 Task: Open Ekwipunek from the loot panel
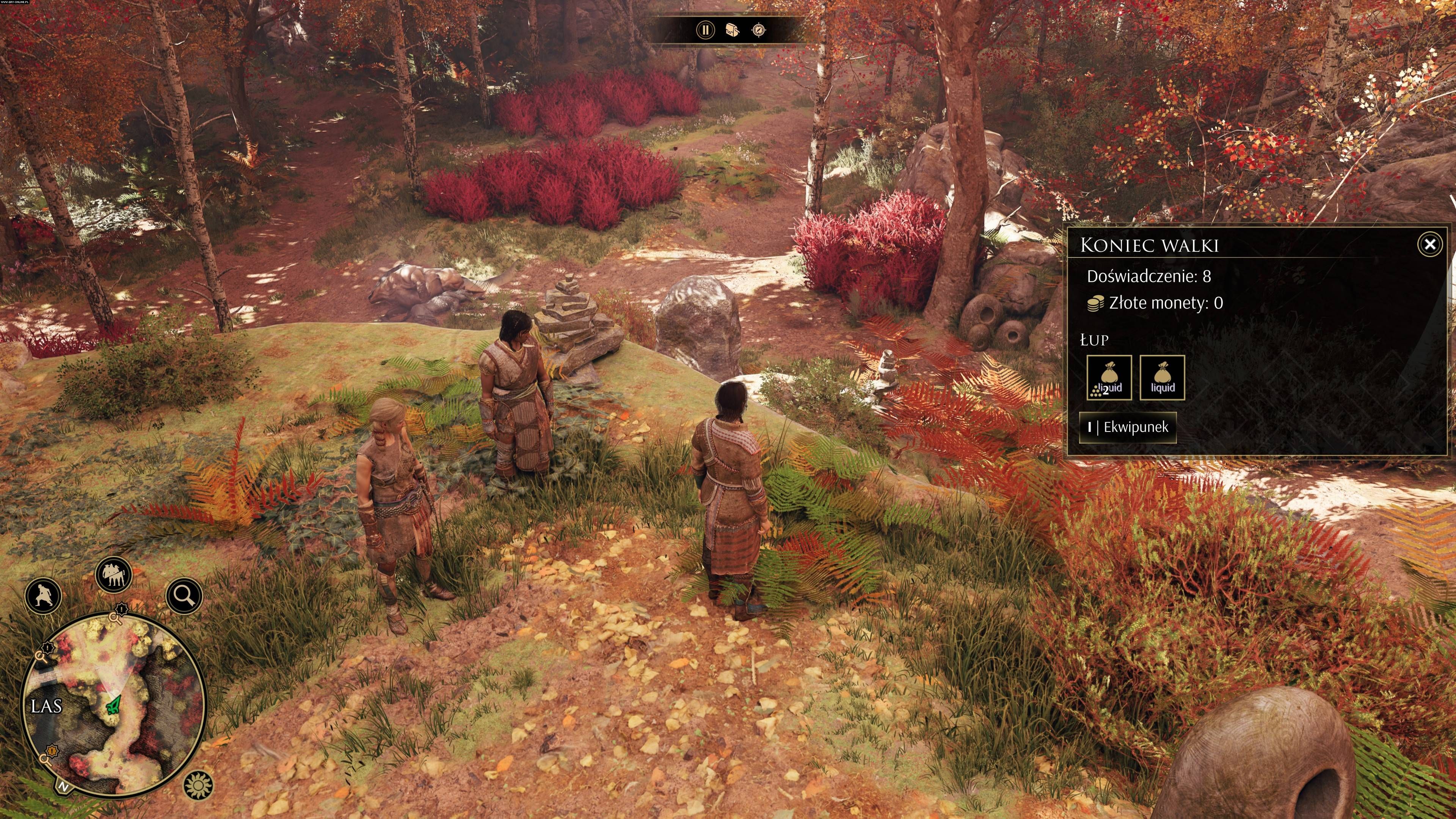(1128, 427)
